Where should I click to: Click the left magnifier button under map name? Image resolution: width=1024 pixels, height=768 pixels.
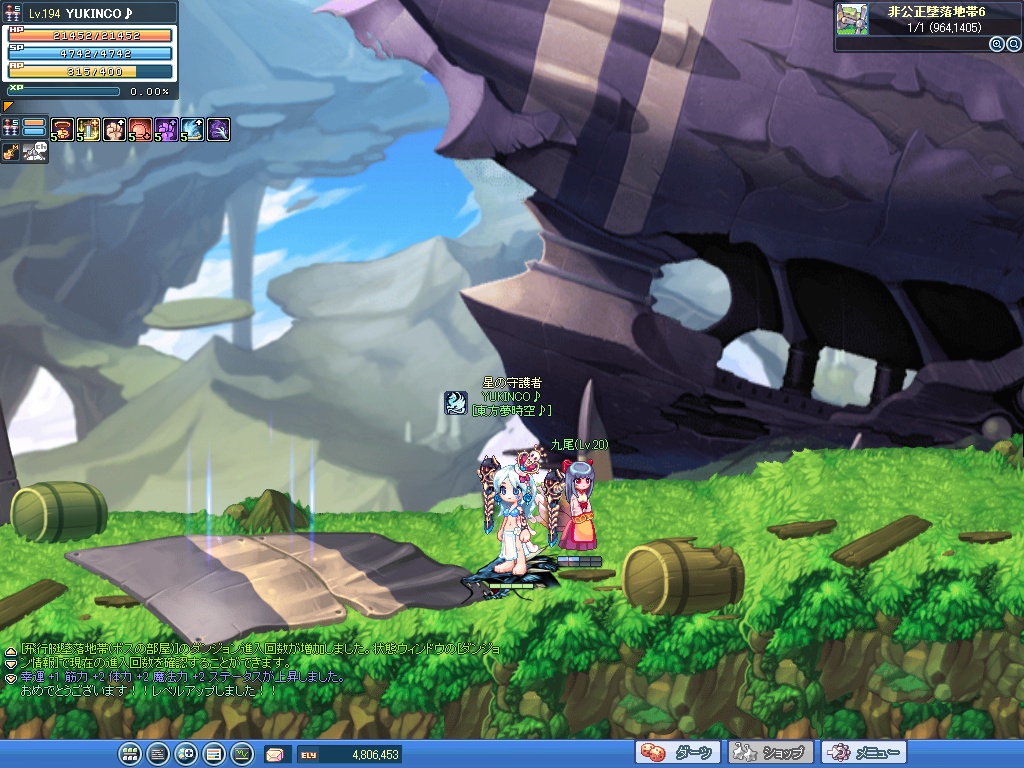(996, 44)
